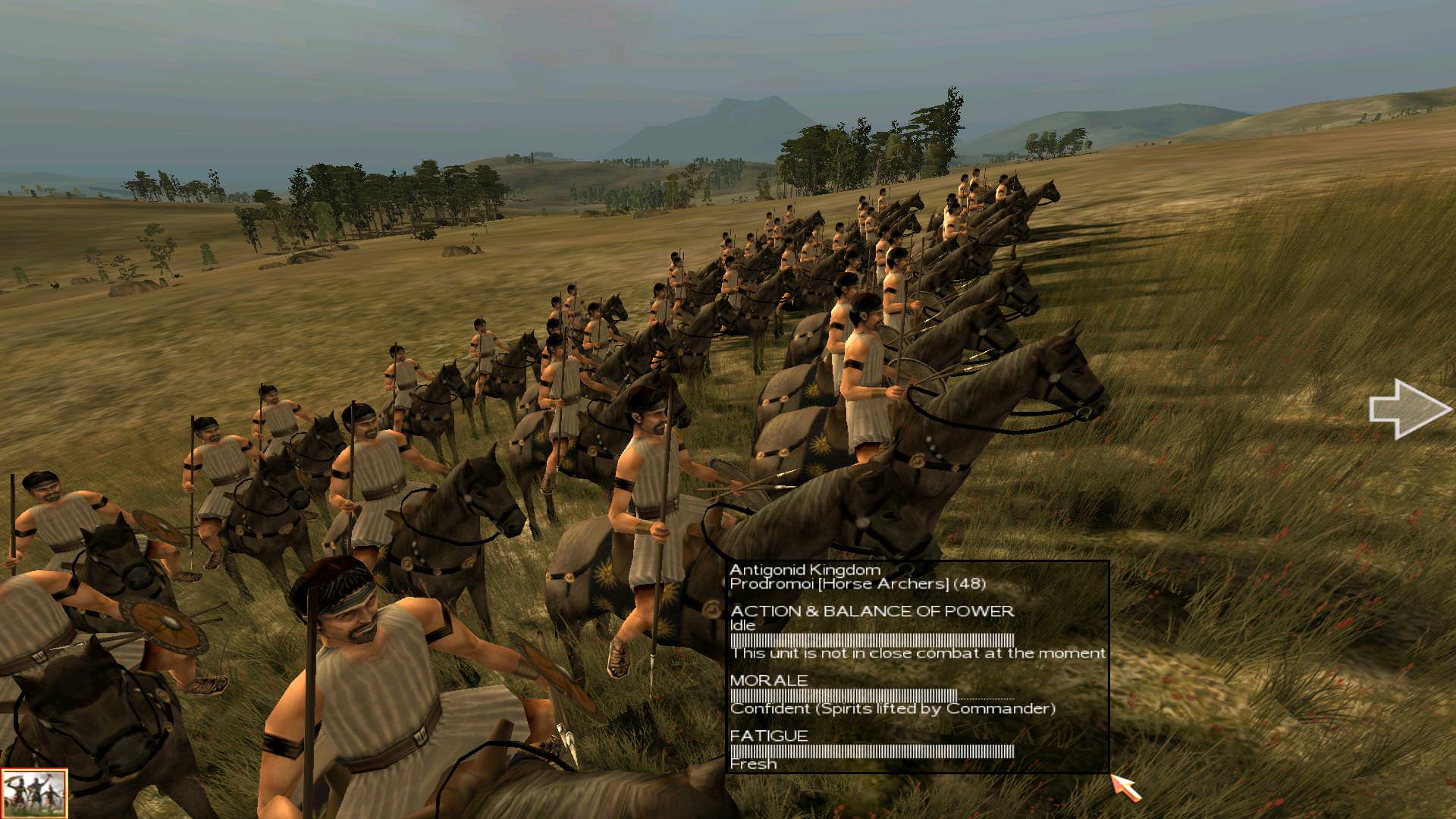
Task: Select the warriors unit card portrait
Action: pos(33,793)
